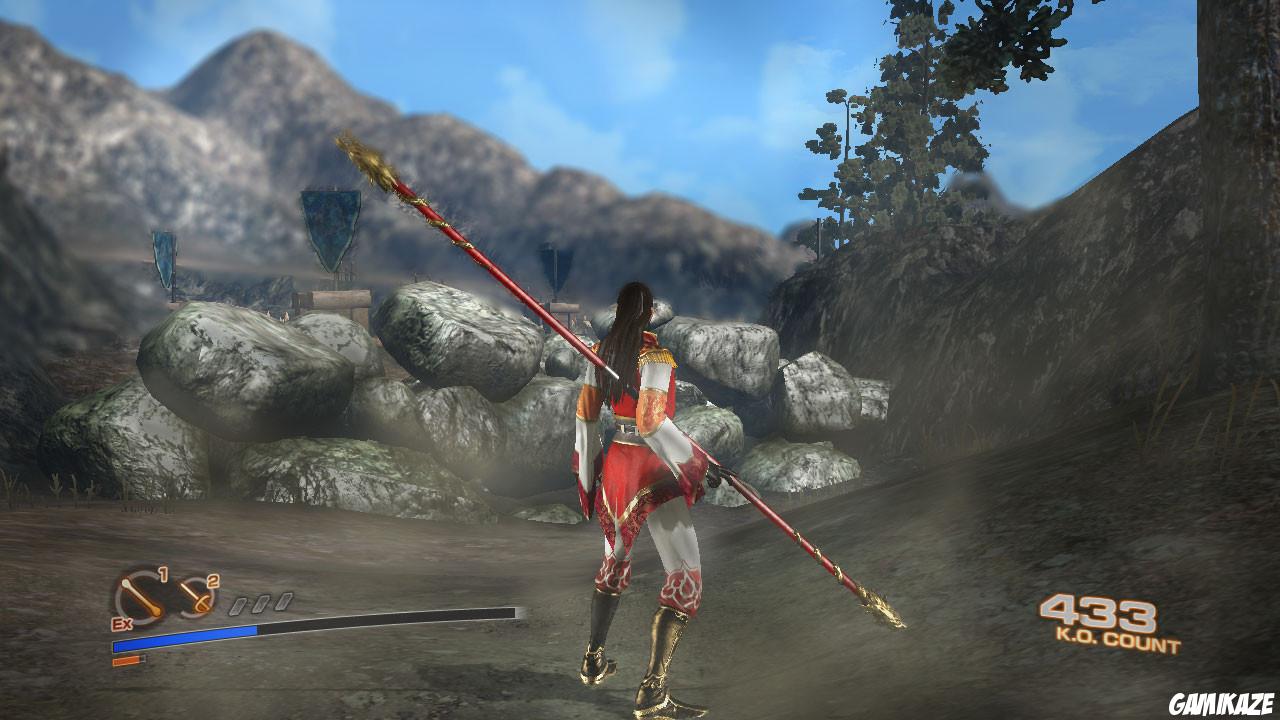
Task: Click the first gray item slot chip
Action: pyautogui.click(x=240, y=604)
